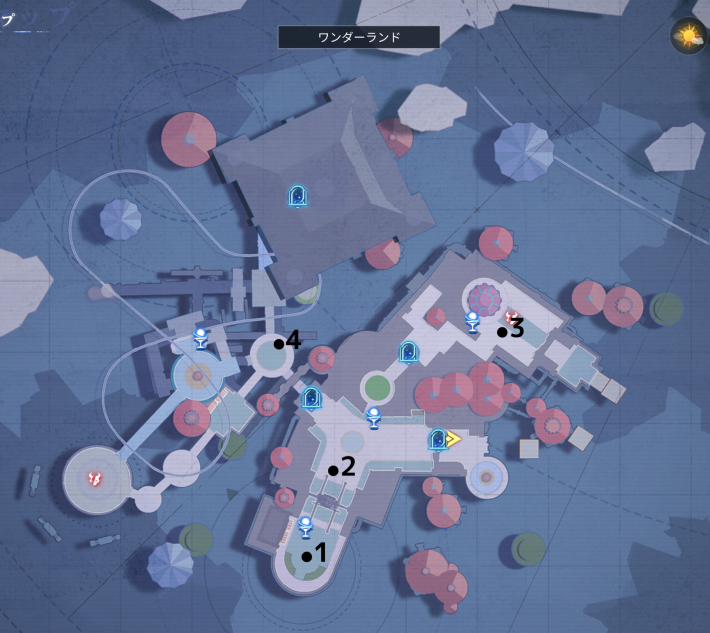710x633 pixels.
Task: Click the sun icon in the corner
Action: click(x=688, y=36)
